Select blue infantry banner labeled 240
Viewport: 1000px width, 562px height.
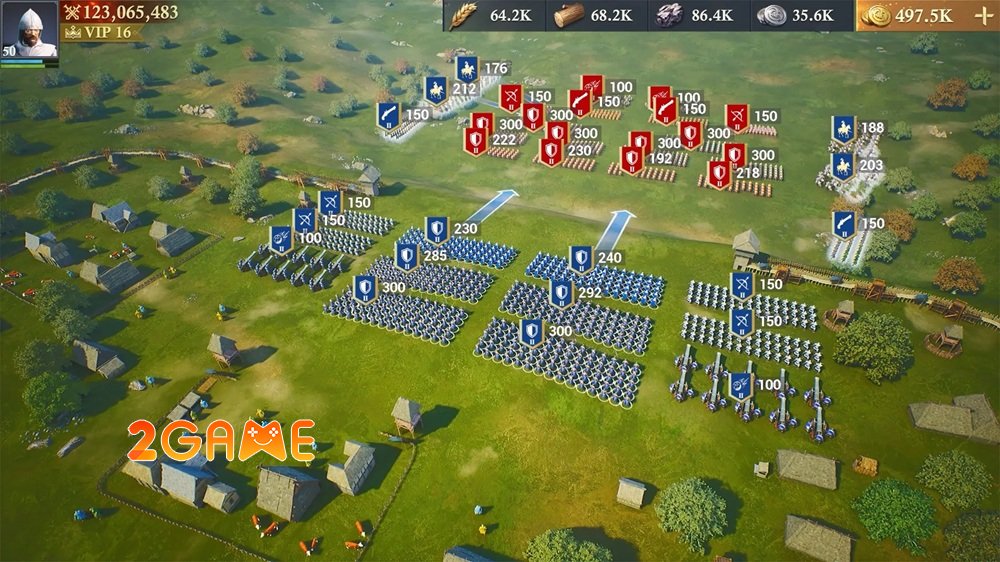[x=580, y=259]
